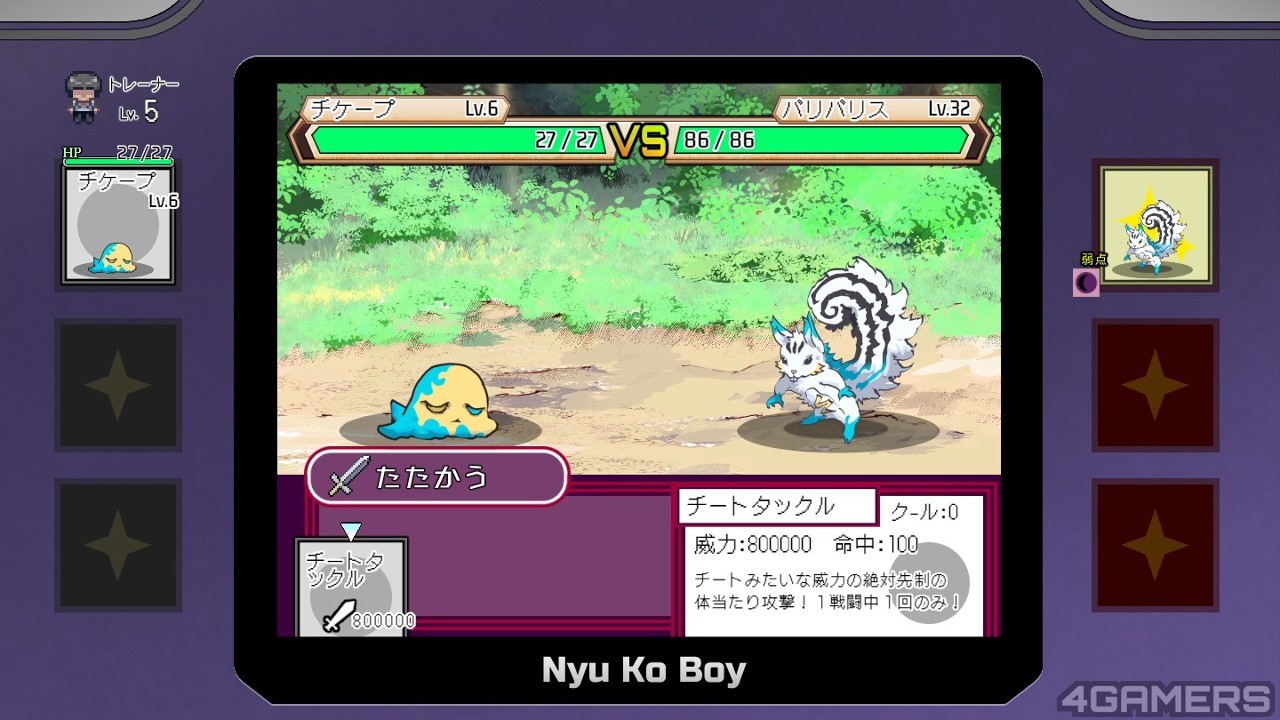This screenshot has height=720, width=1280.
Task: Choose the チートタックル skill card
Action: click(352, 587)
